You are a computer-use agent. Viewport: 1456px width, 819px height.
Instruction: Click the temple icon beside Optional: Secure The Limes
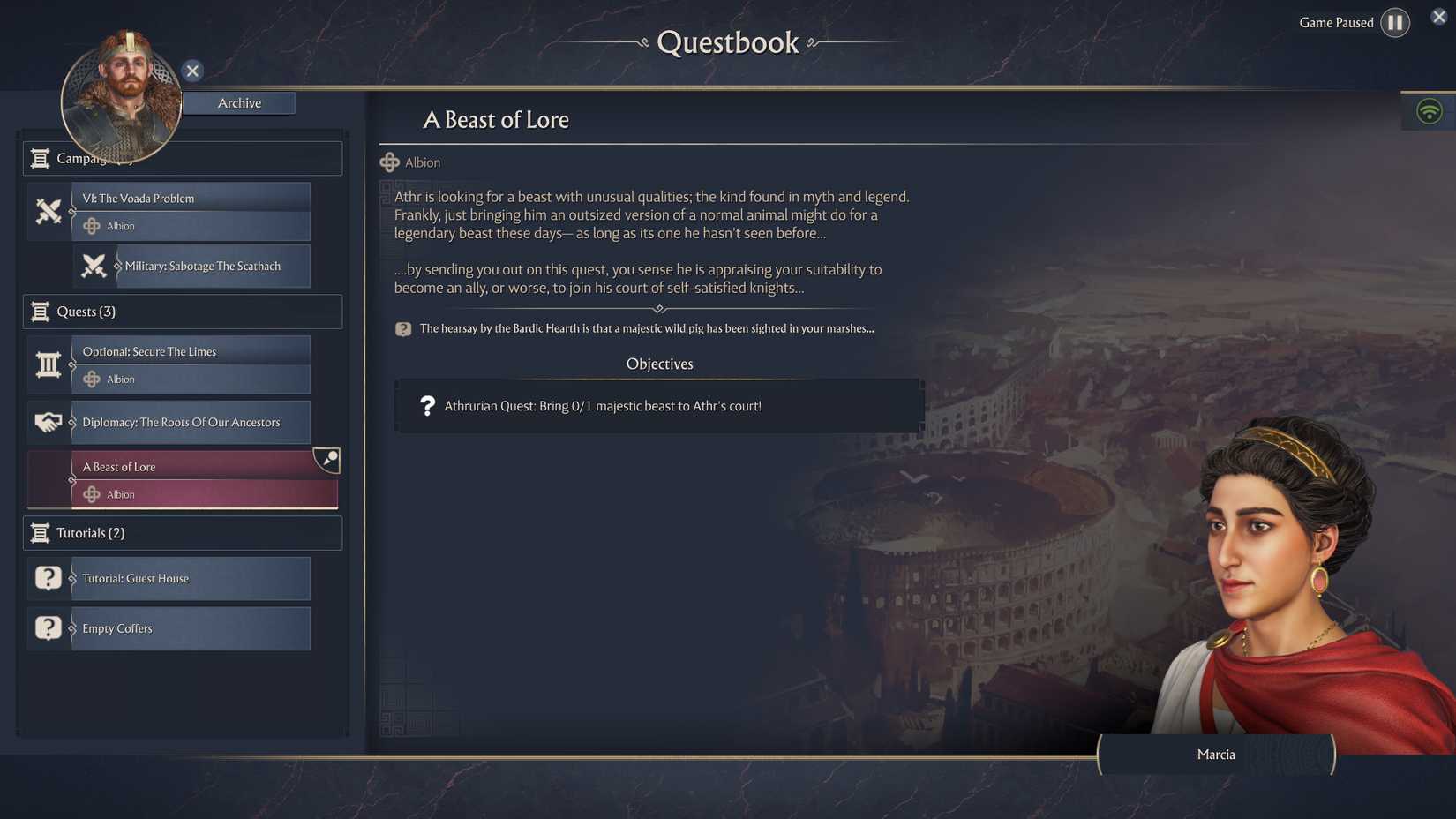click(49, 364)
